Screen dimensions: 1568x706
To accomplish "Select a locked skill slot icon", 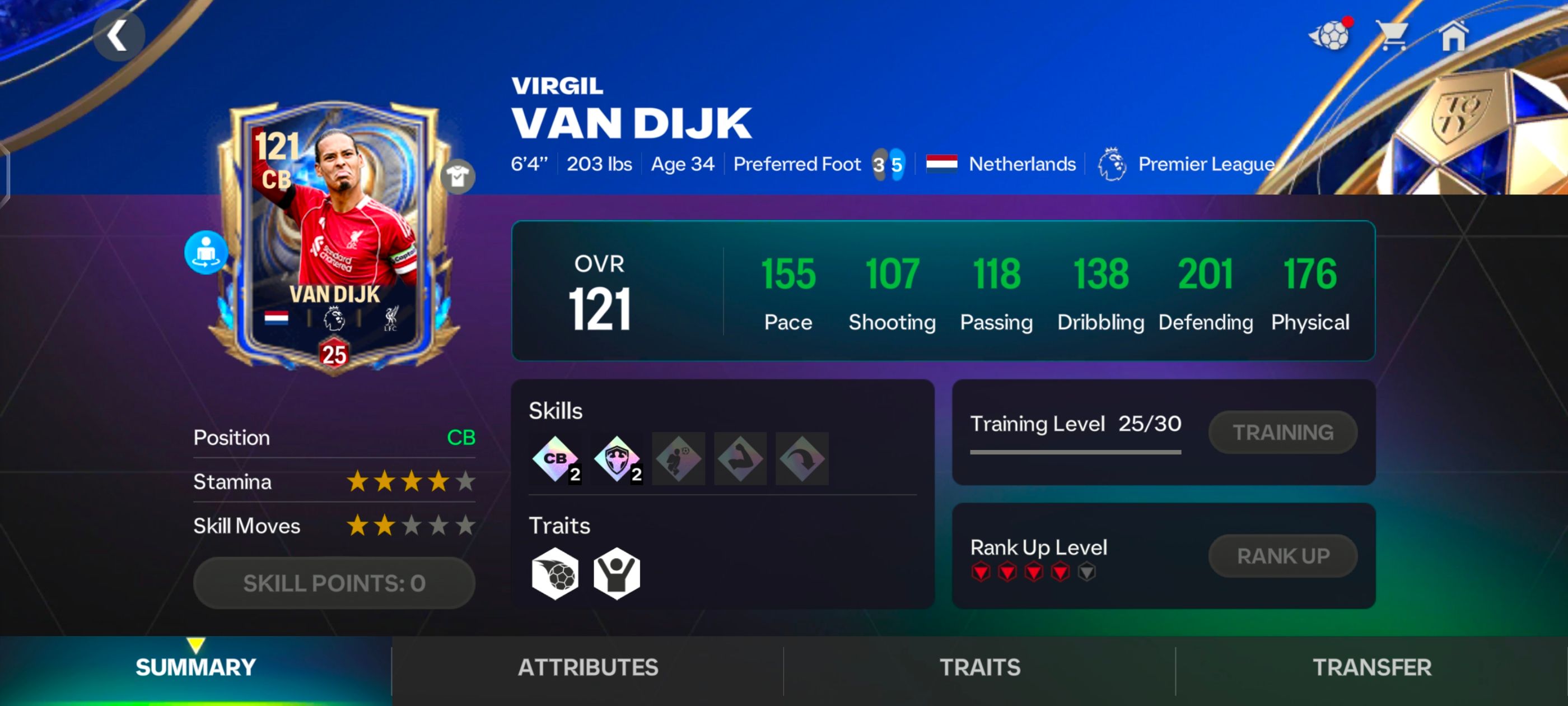I will click(678, 459).
